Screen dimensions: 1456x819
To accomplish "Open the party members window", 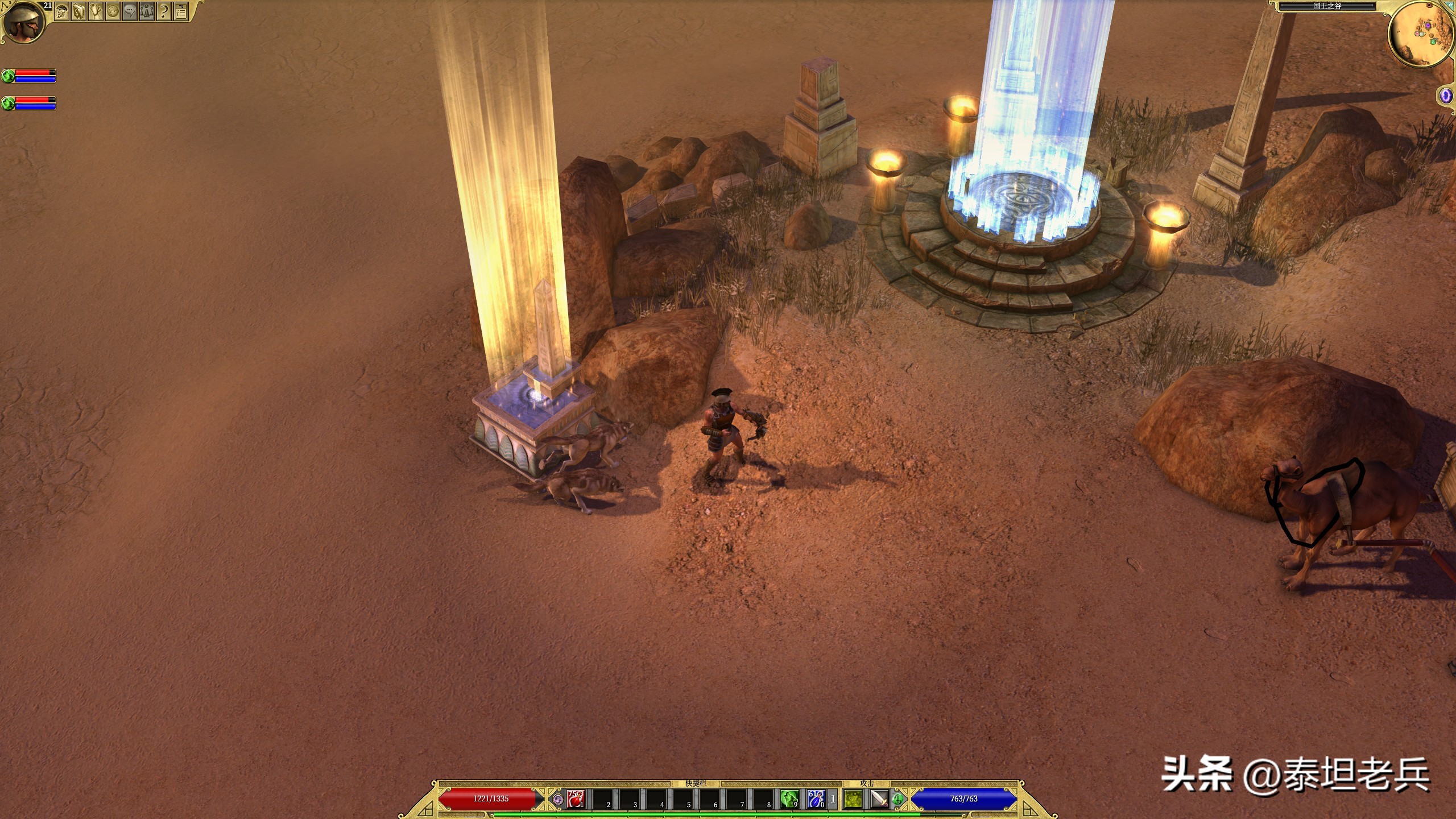I will pyautogui.click(x=147, y=11).
